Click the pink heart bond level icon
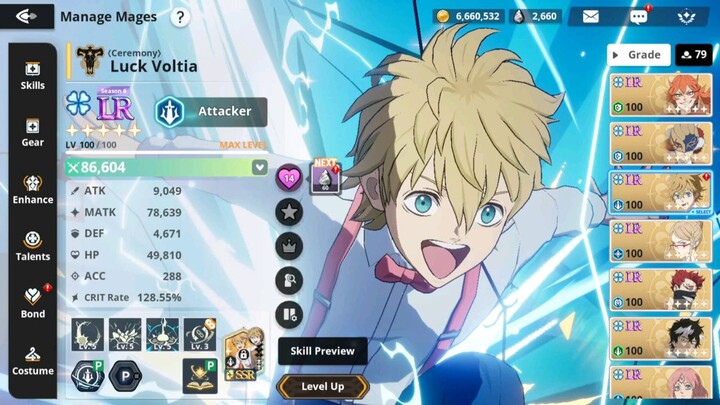This screenshot has width=720, height=405. 289,178
